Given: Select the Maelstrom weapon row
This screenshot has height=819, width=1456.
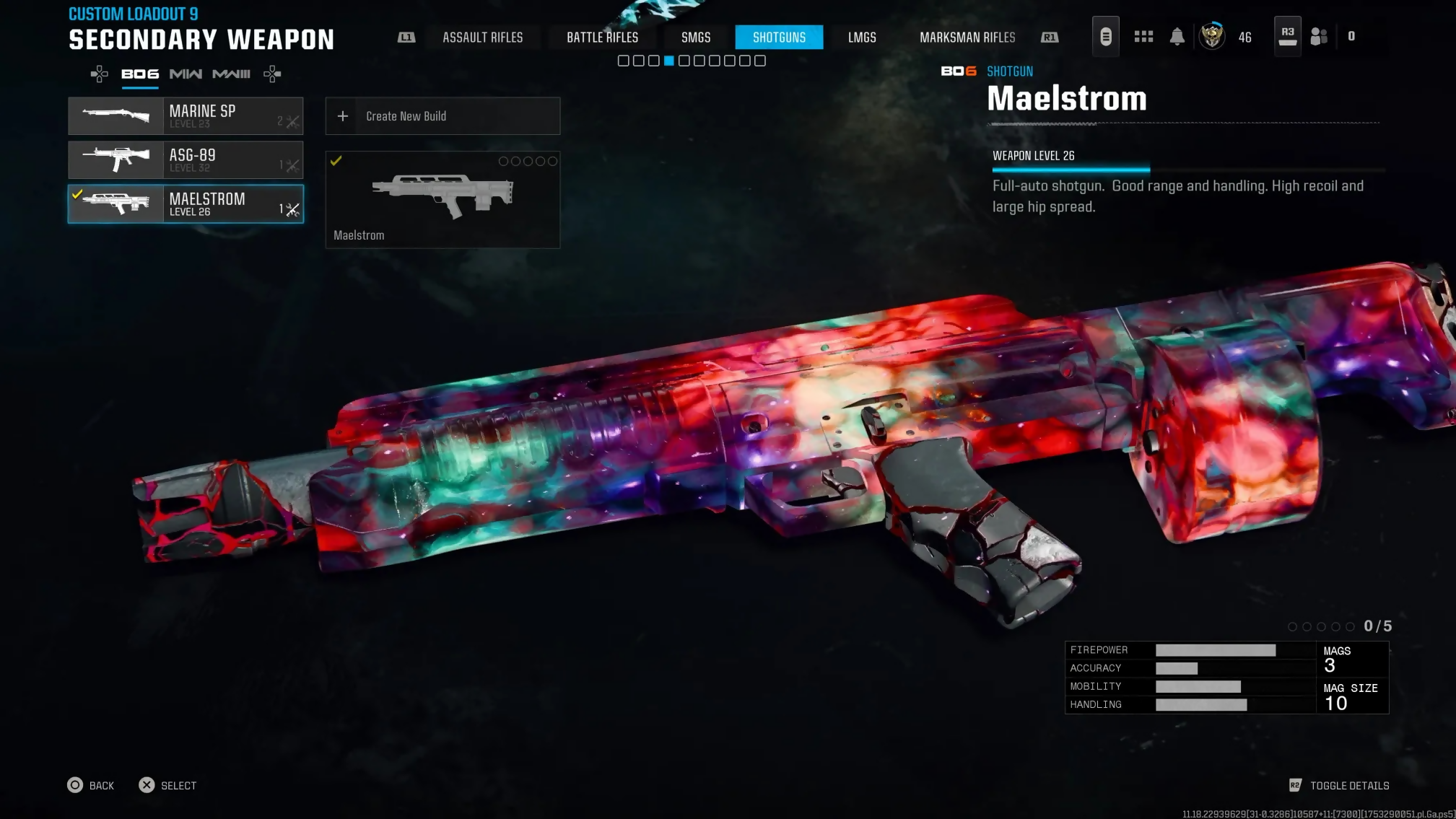Looking at the screenshot, I should pyautogui.click(x=186, y=204).
